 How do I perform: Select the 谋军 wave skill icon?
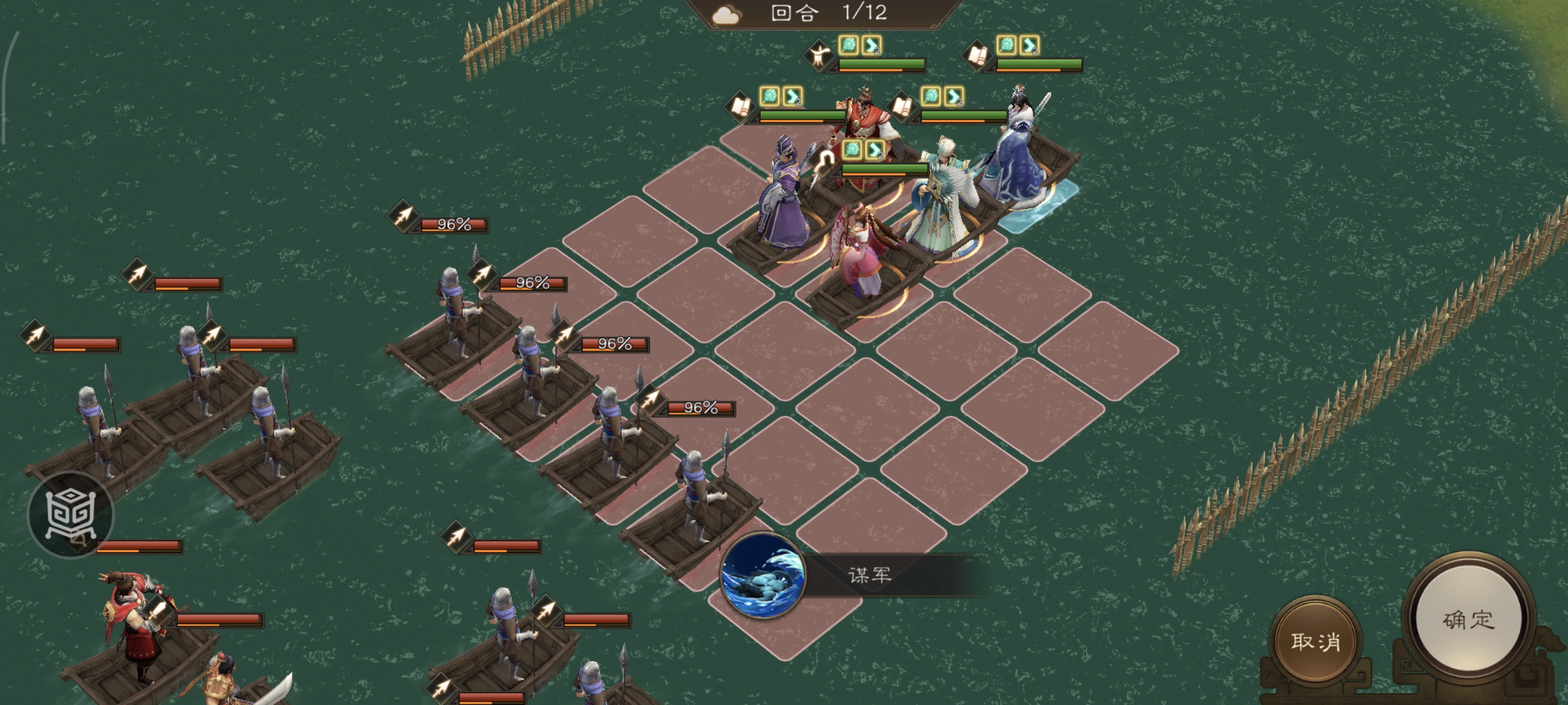coord(762,575)
